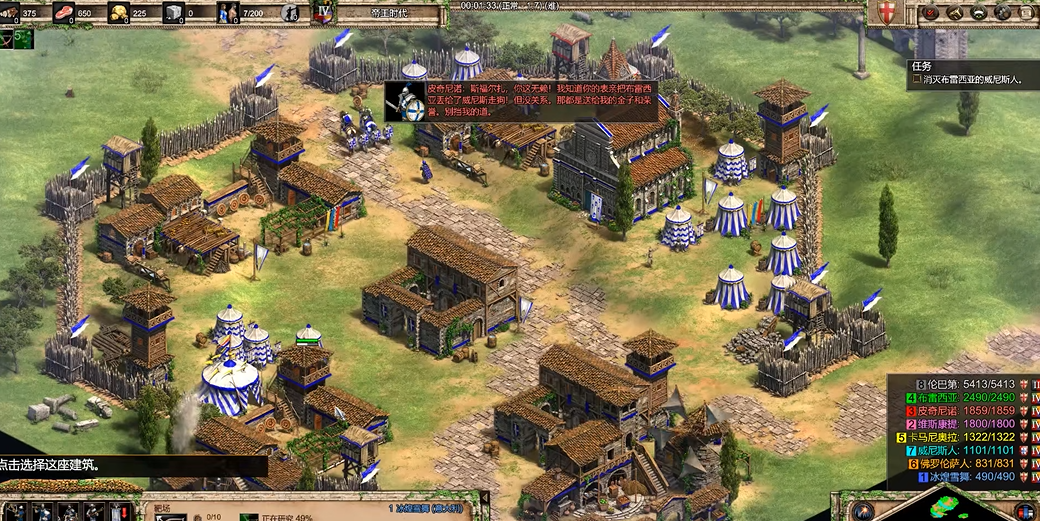Toggle the quest objective checkbox
The width and height of the screenshot is (1040, 521).
tap(915, 80)
